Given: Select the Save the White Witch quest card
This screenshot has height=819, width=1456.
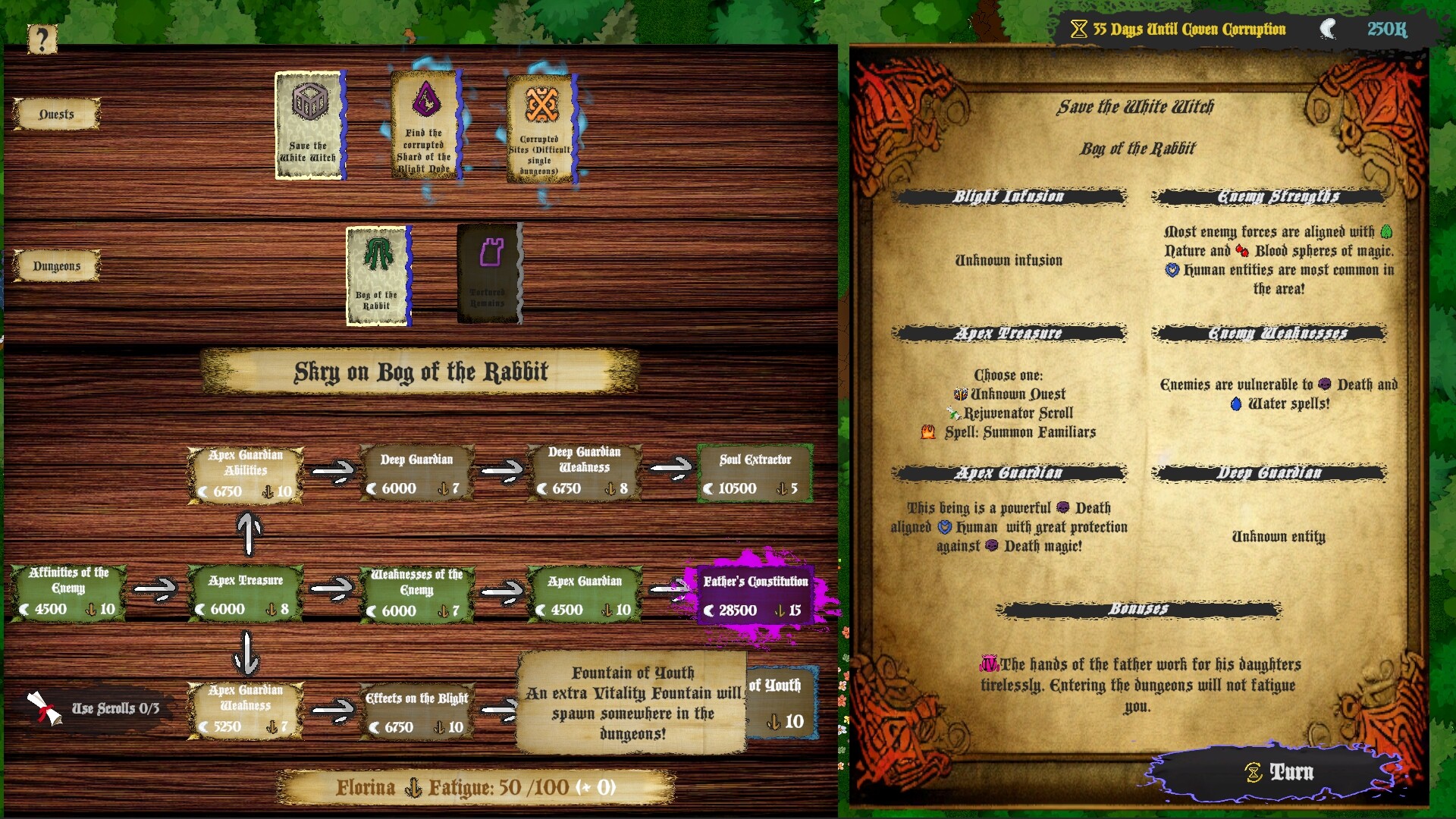Looking at the screenshot, I should 309,126.
